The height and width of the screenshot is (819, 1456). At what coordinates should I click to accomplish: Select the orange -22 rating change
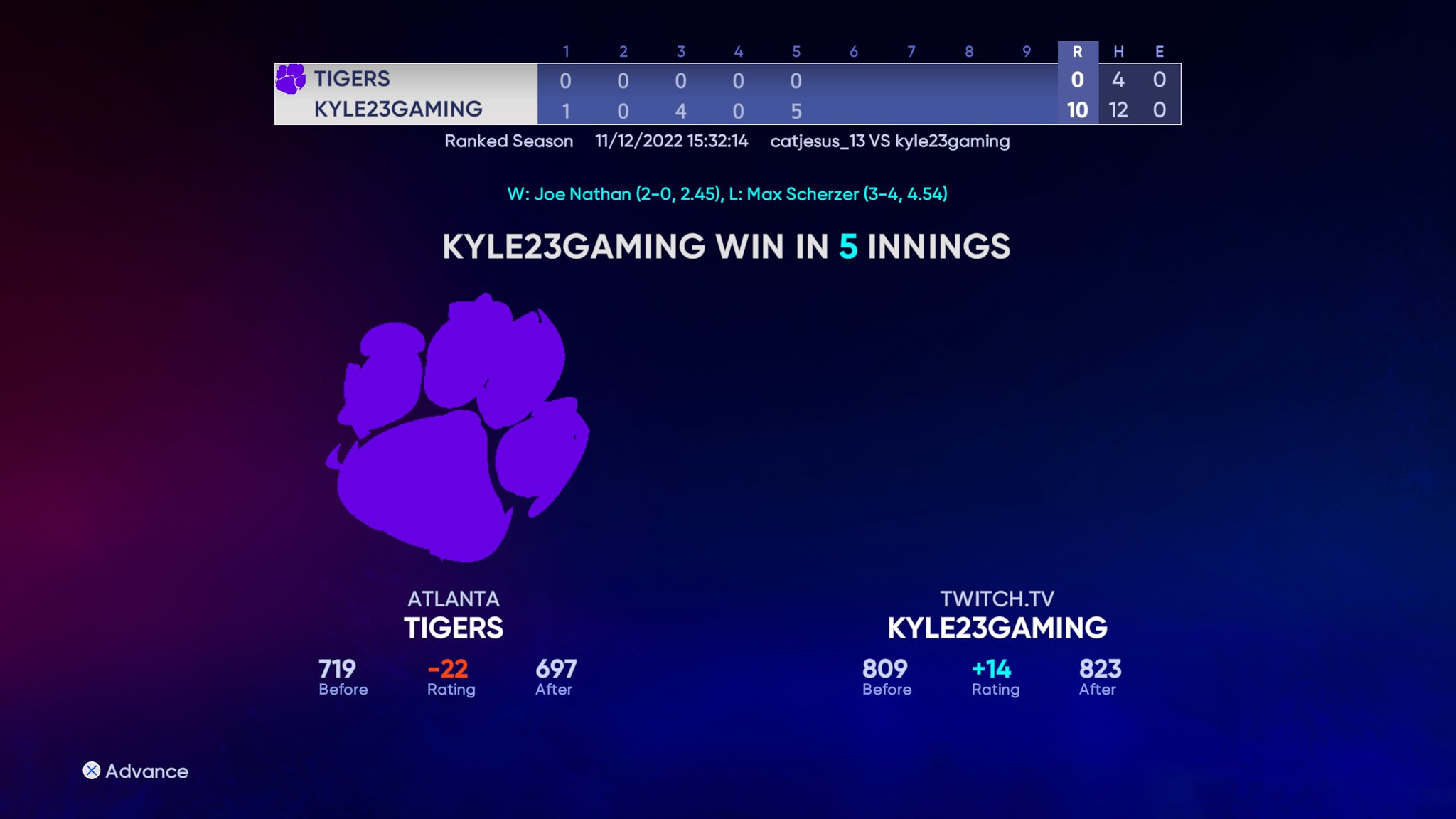[x=449, y=668]
